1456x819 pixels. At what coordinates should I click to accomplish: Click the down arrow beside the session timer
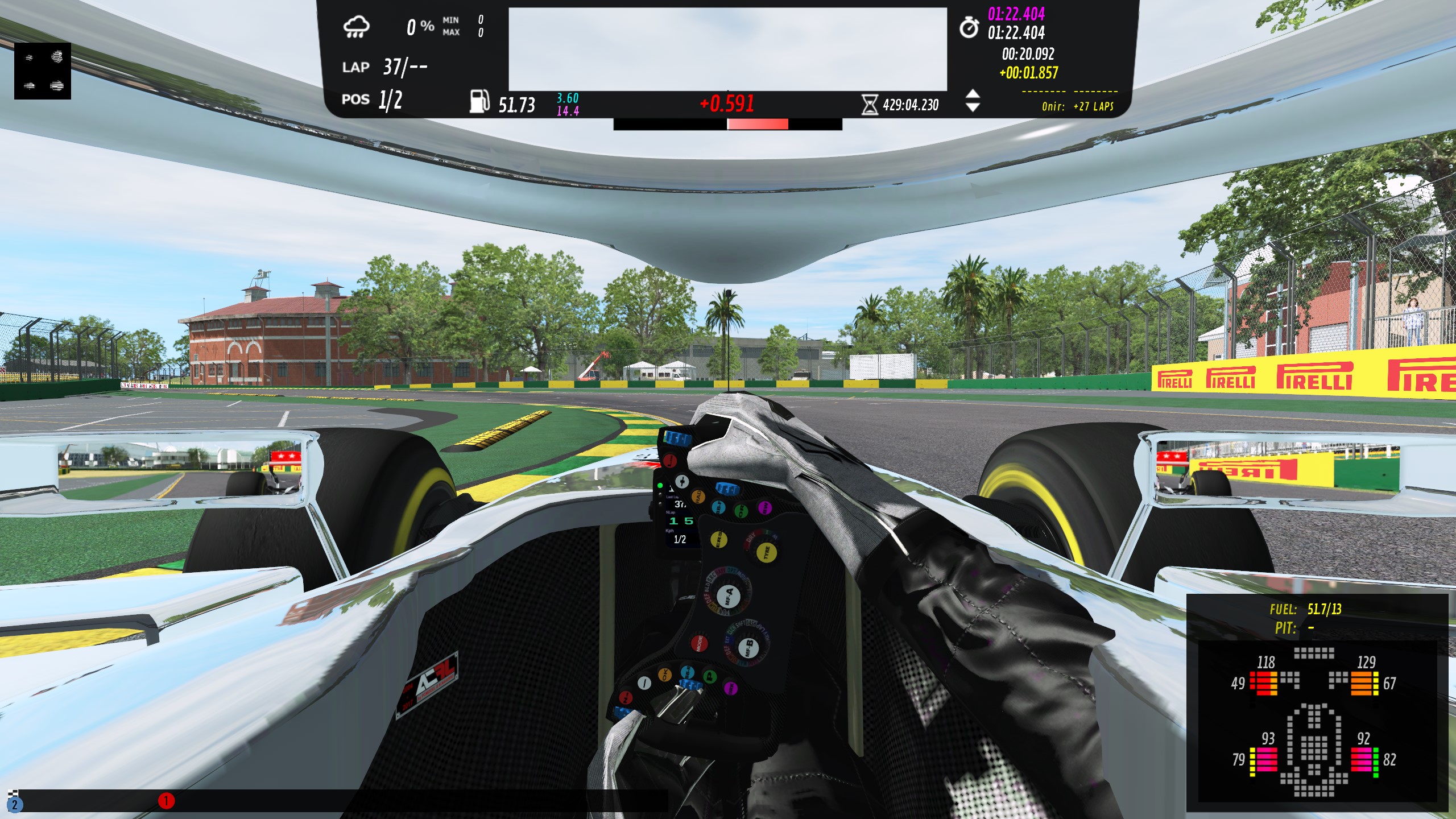[x=973, y=107]
